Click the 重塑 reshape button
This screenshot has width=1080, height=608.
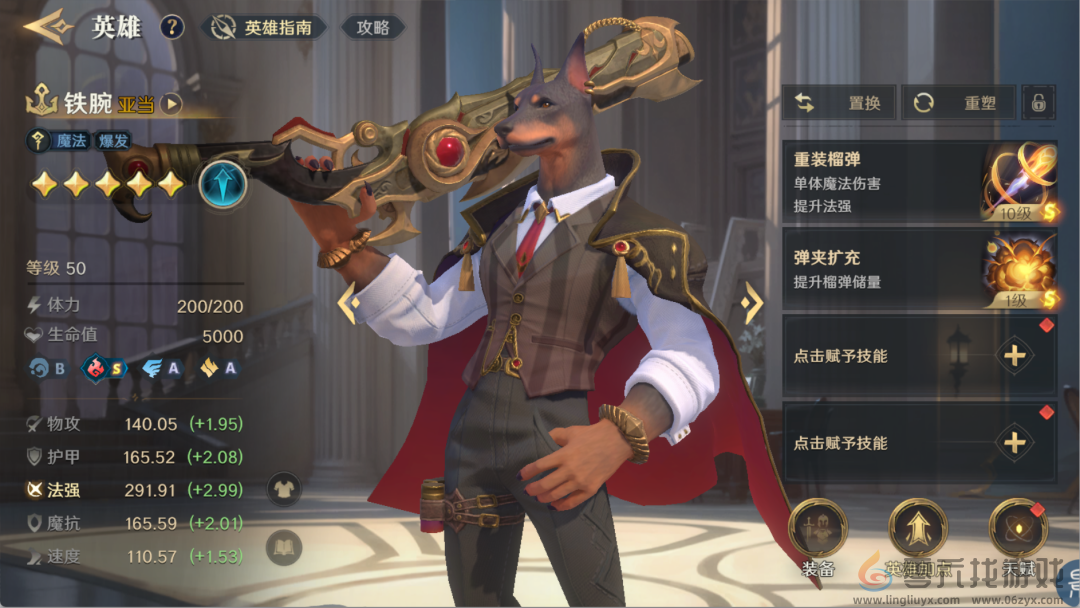pyautogui.click(x=958, y=103)
